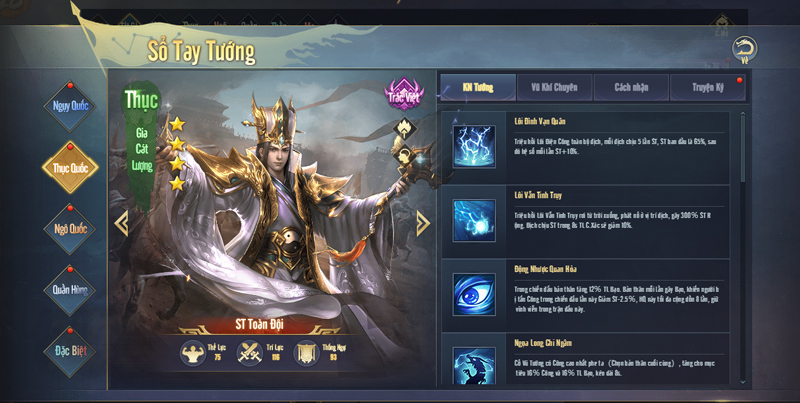The width and height of the screenshot is (800, 403).
Task: Click the Thống Ngự banner stat icon
Action: (x=308, y=352)
